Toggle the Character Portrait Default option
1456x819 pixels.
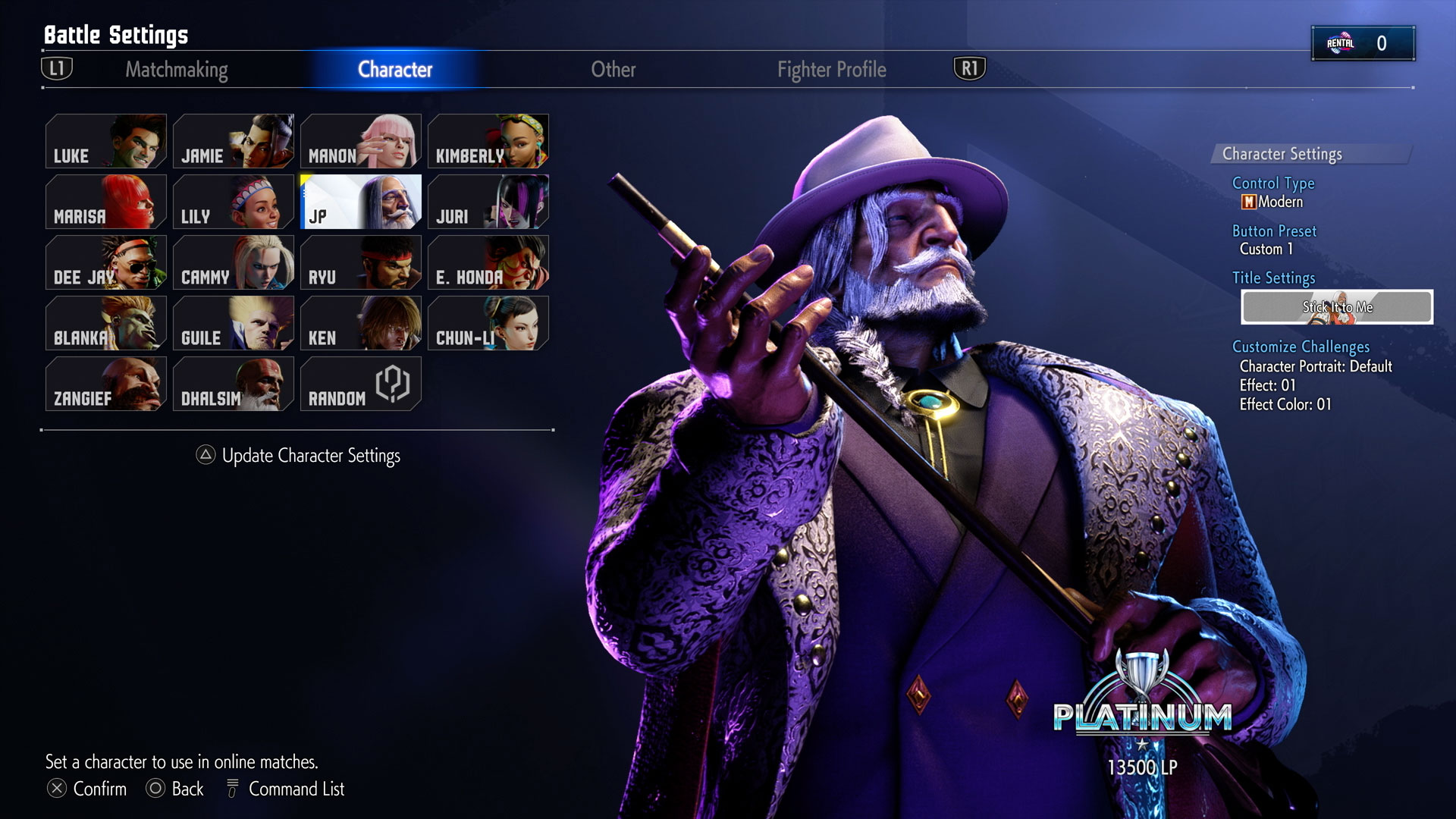pyautogui.click(x=1316, y=366)
